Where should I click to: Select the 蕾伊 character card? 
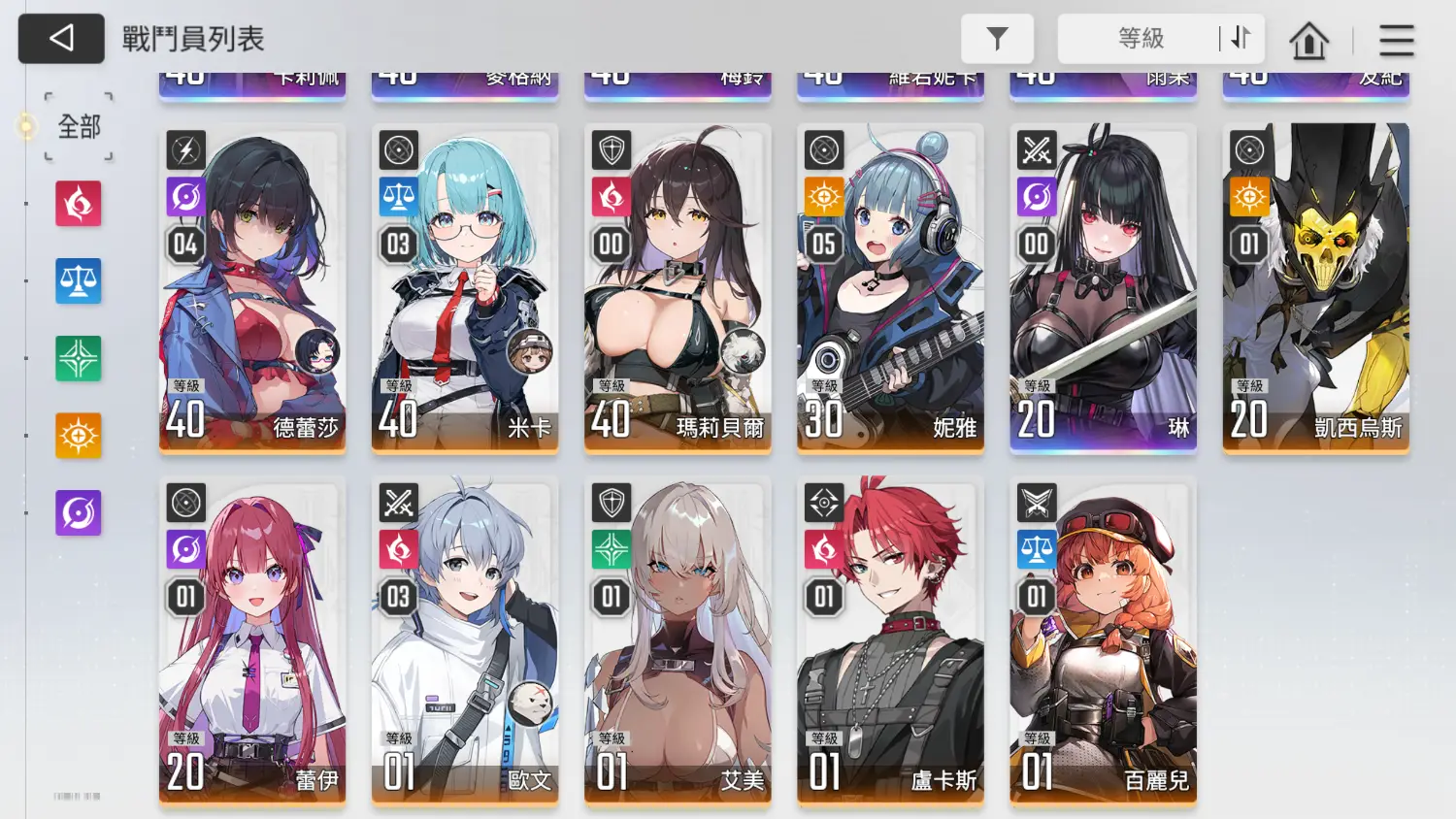252,640
